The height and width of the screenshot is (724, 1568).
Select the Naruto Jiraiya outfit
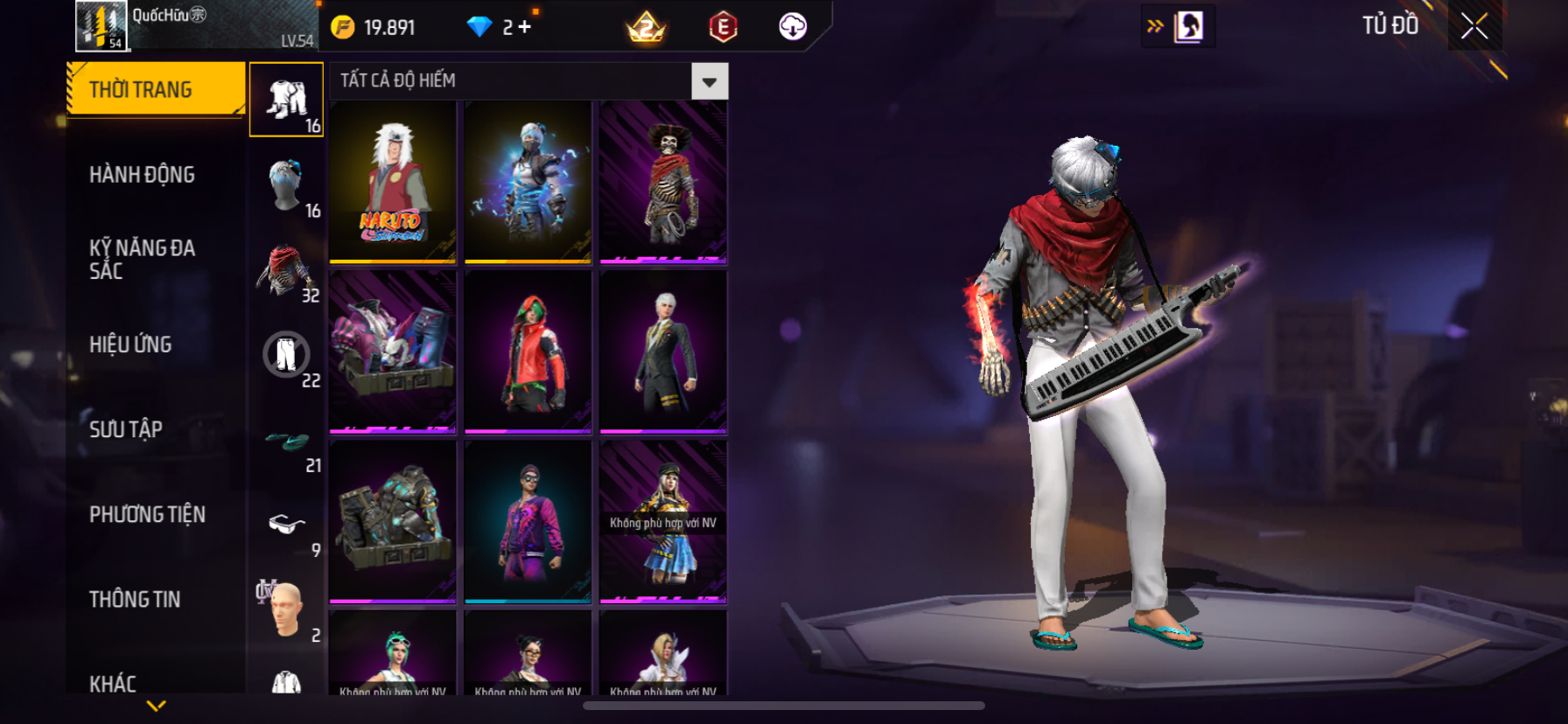coord(393,182)
